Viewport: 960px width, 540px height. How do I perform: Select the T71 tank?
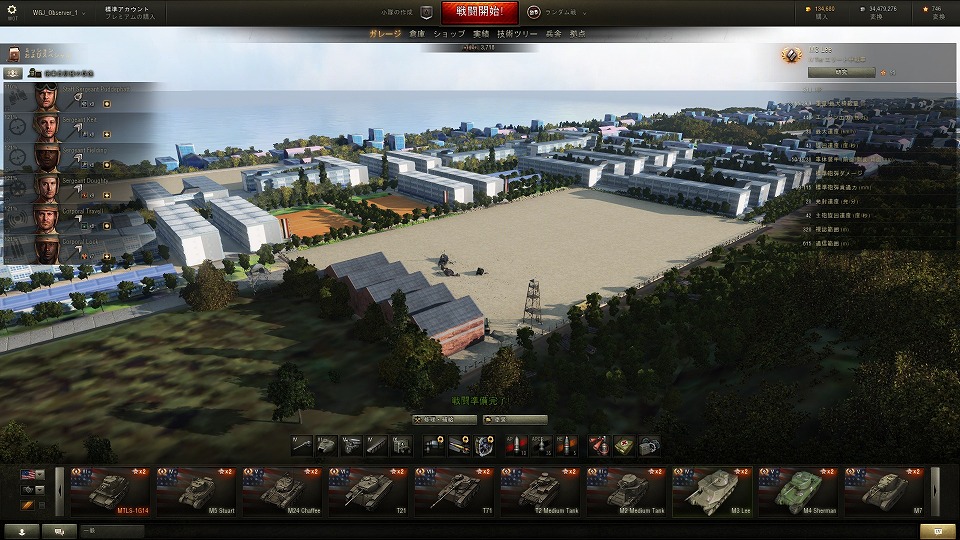(x=453, y=490)
